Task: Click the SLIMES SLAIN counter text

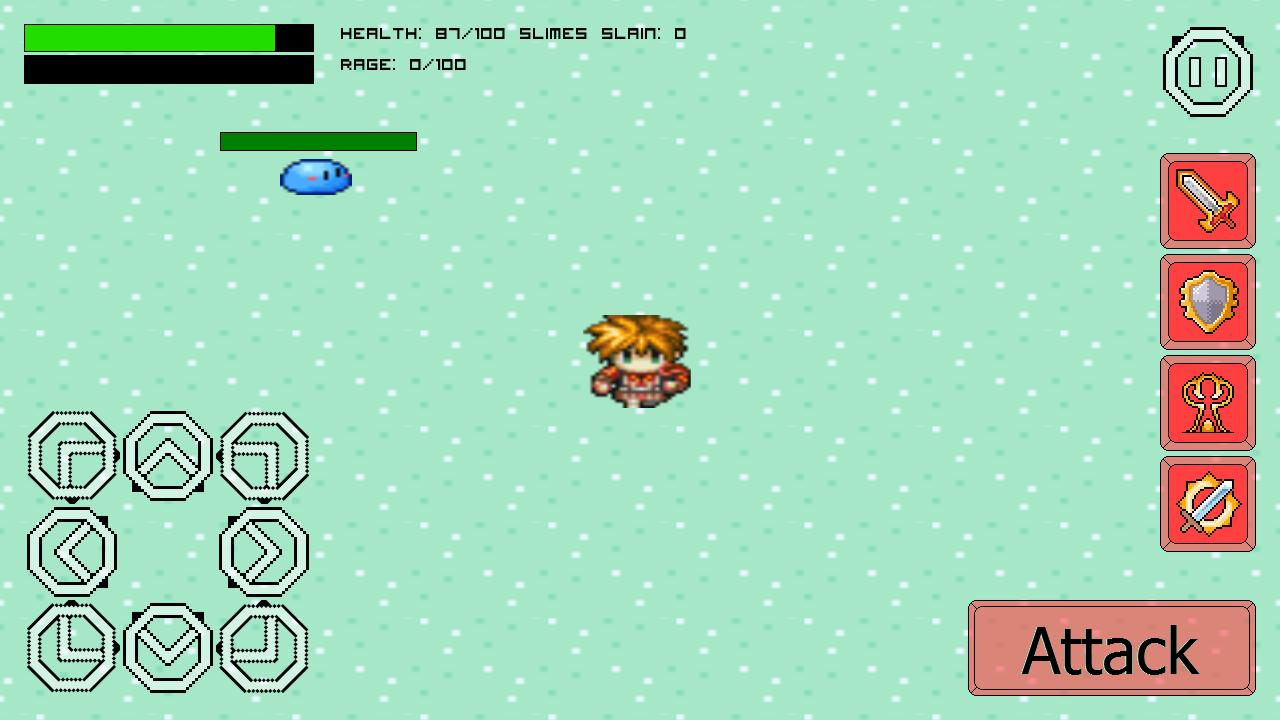Action: (x=600, y=33)
